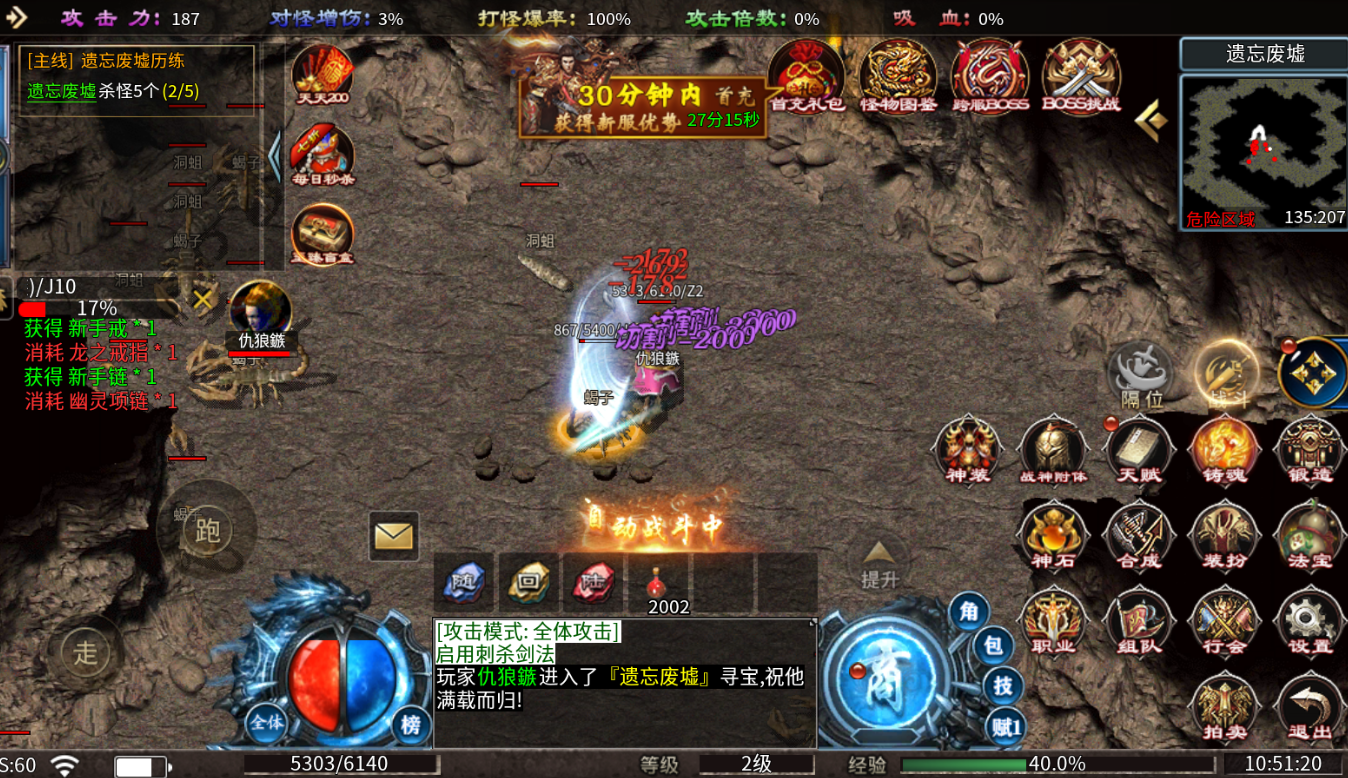The width and height of the screenshot is (1348, 778).
Task: Open the mail envelope icon
Action: point(393,536)
